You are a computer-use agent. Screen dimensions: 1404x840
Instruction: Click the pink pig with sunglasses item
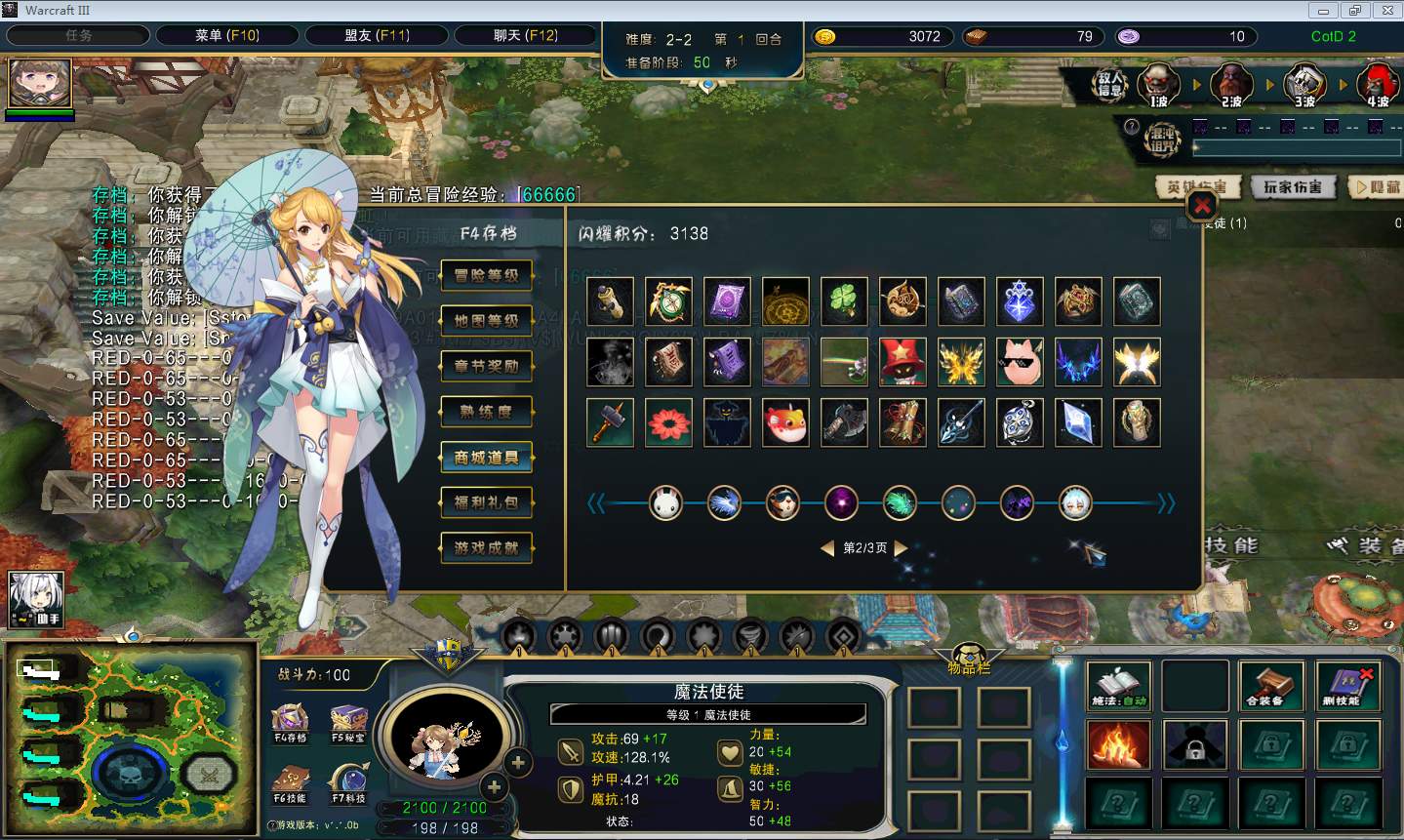click(x=1020, y=362)
